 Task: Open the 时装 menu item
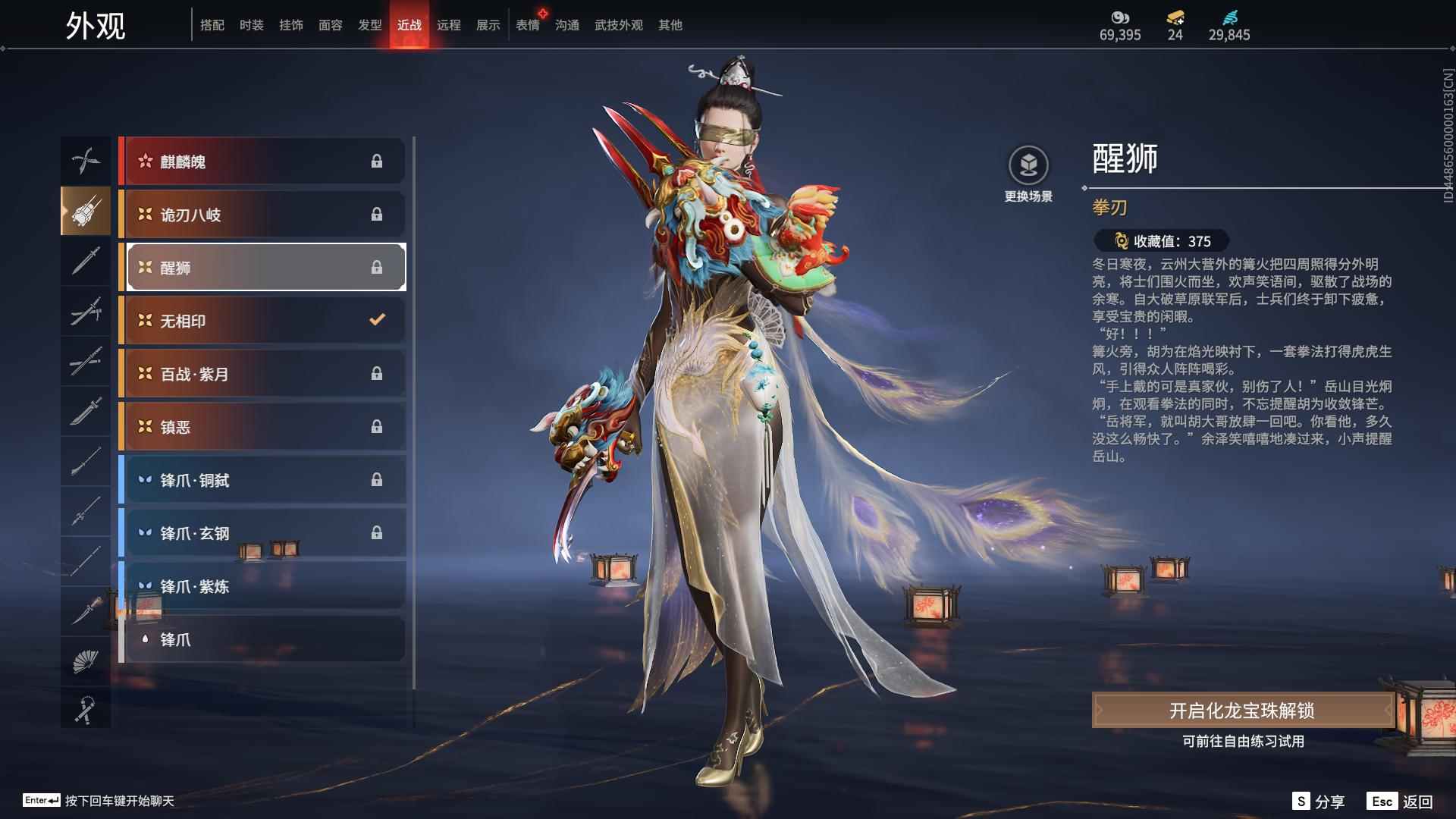[x=253, y=24]
